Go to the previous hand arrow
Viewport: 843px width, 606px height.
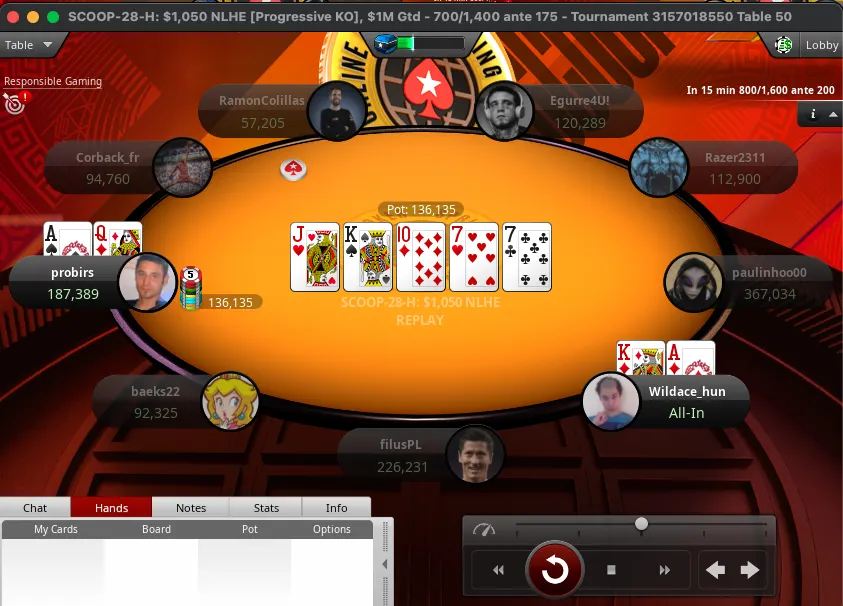pyautogui.click(x=715, y=570)
